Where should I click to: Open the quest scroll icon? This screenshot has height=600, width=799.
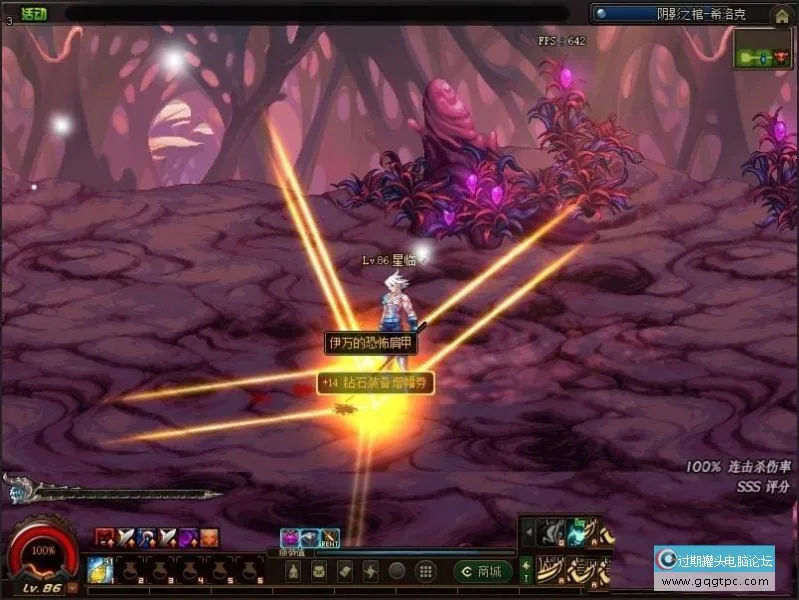(x=345, y=571)
